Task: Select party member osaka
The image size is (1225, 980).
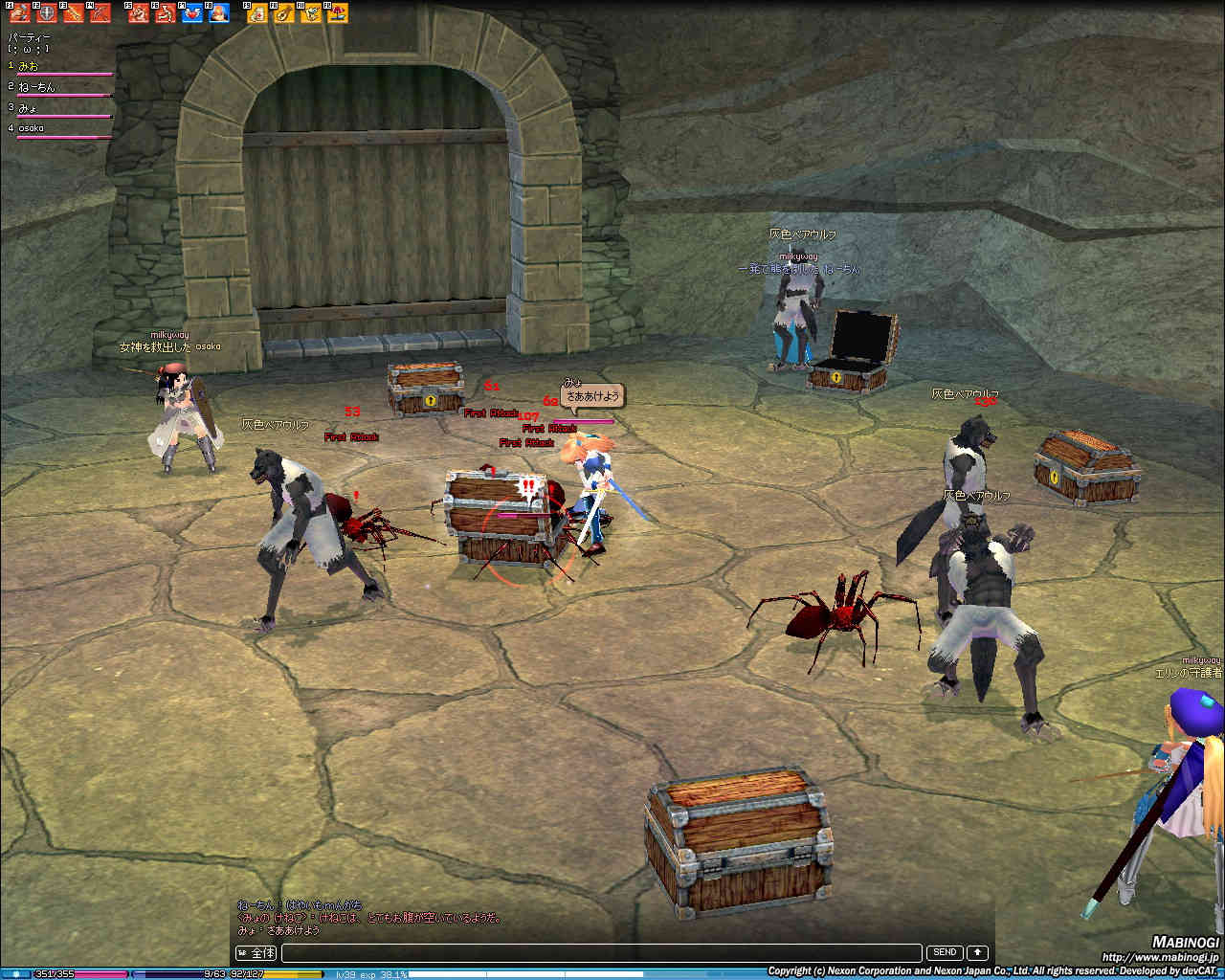Action: tap(31, 128)
